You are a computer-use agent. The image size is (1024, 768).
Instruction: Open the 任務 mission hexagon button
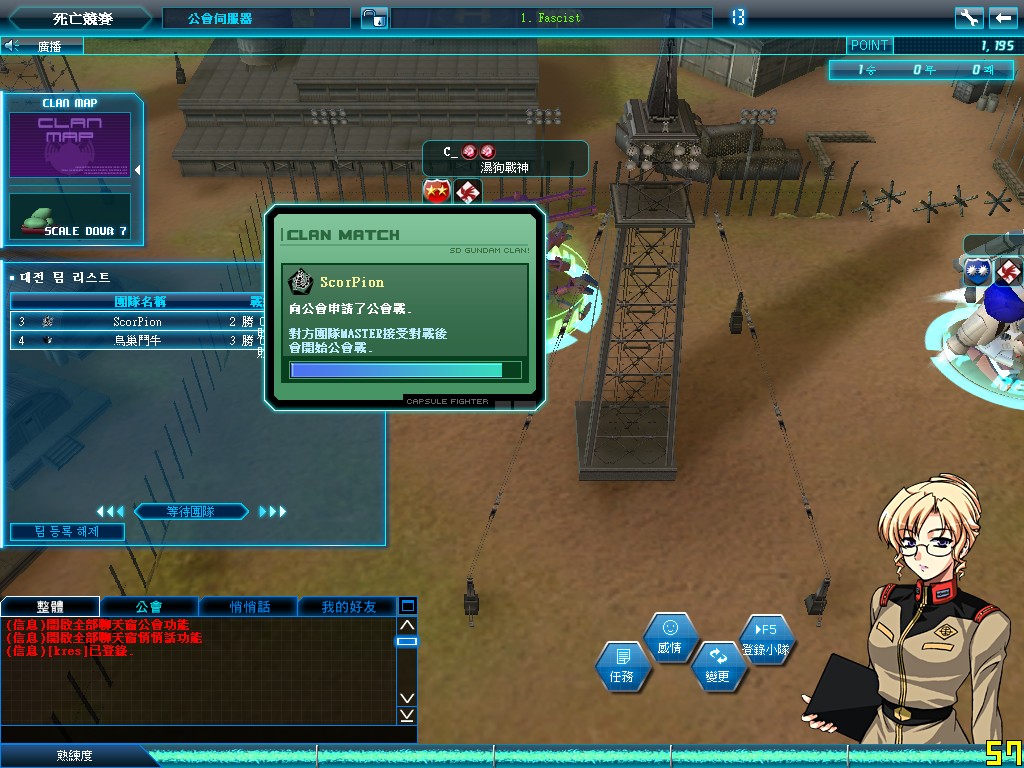click(x=621, y=667)
